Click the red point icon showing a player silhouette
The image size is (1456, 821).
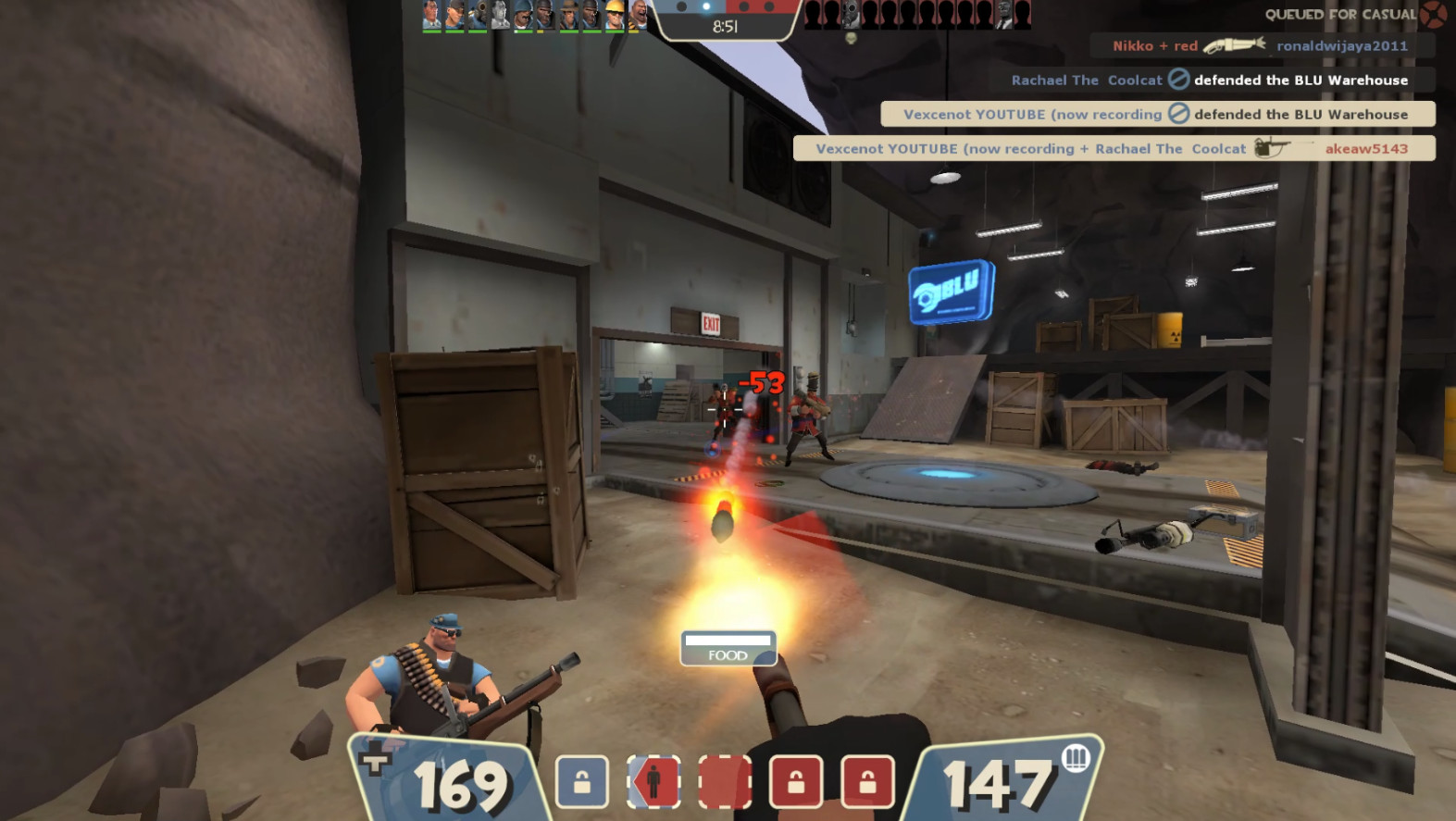pos(654,782)
